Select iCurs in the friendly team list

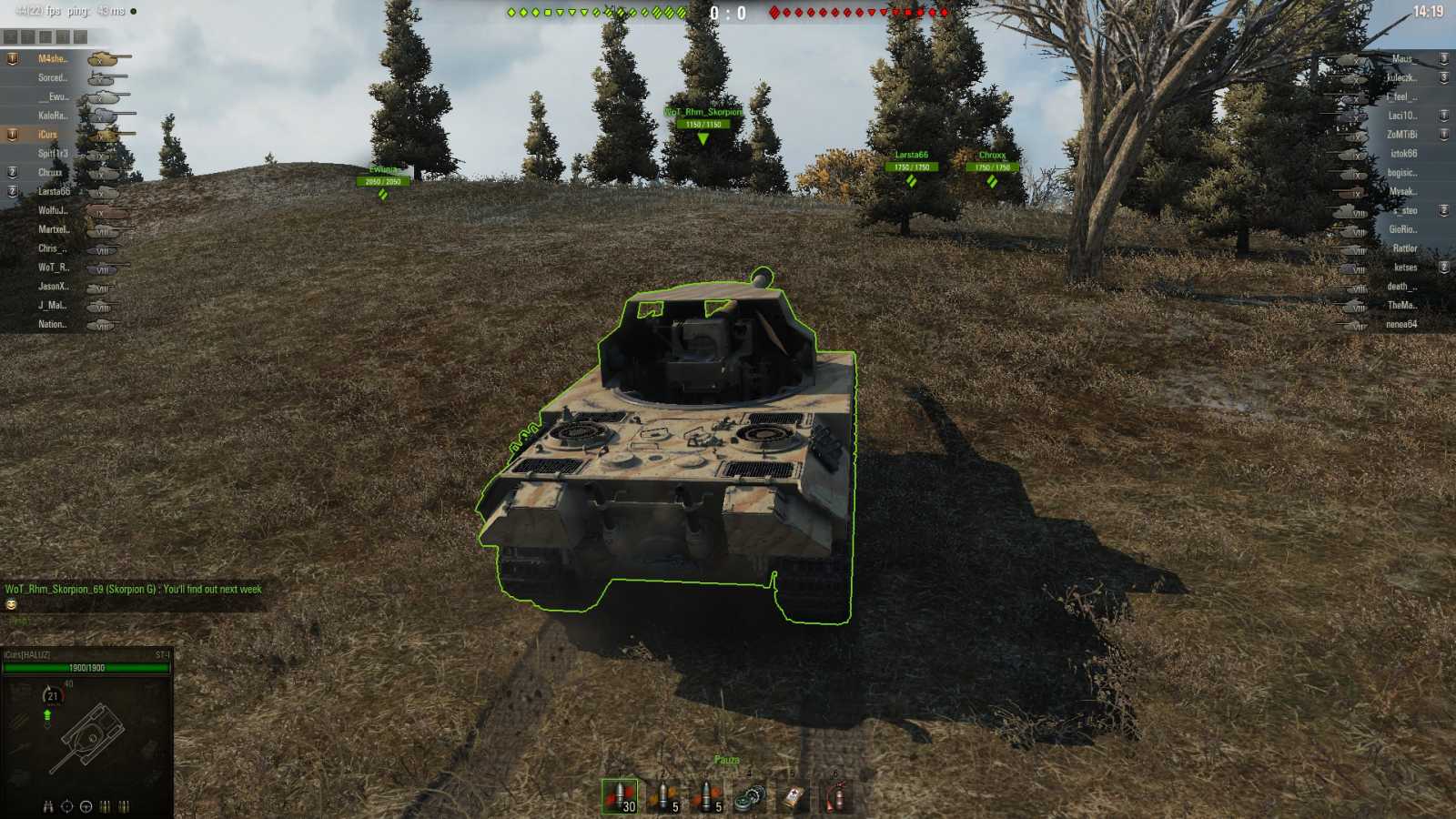click(45, 134)
